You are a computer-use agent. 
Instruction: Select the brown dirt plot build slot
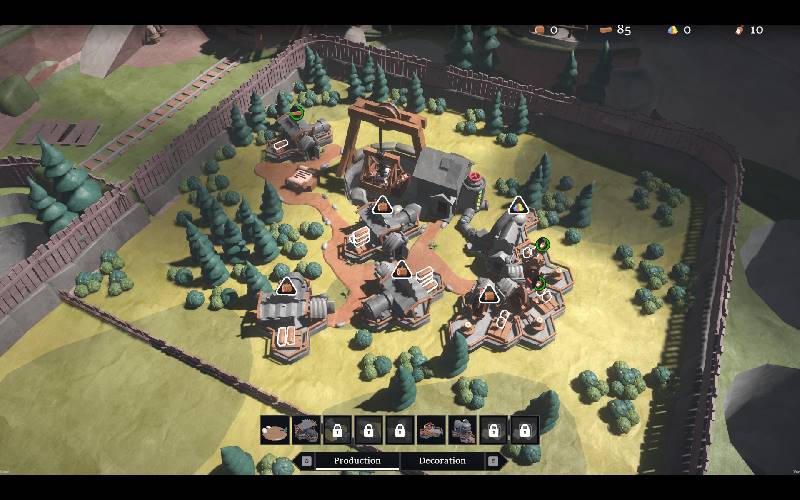coord(275,431)
